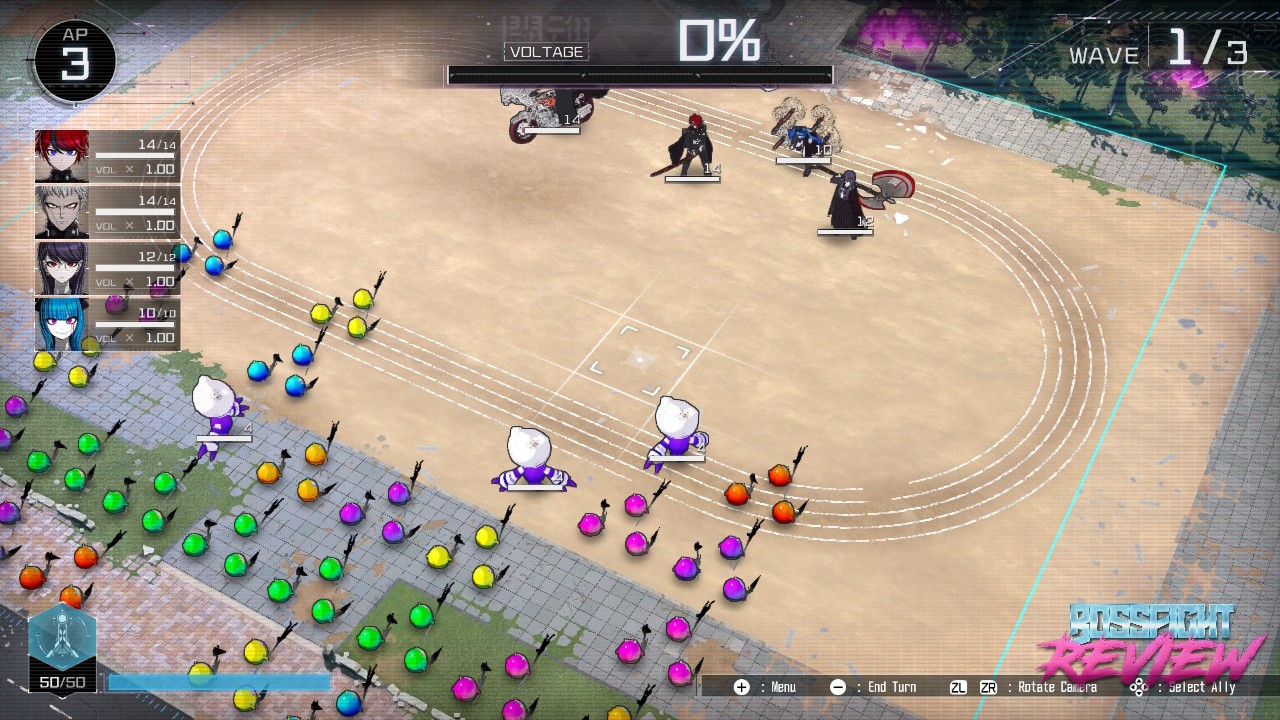Select the red-haired ally portrait
The width and height of the screenshot is (1280, 720).
pos(62,156)
